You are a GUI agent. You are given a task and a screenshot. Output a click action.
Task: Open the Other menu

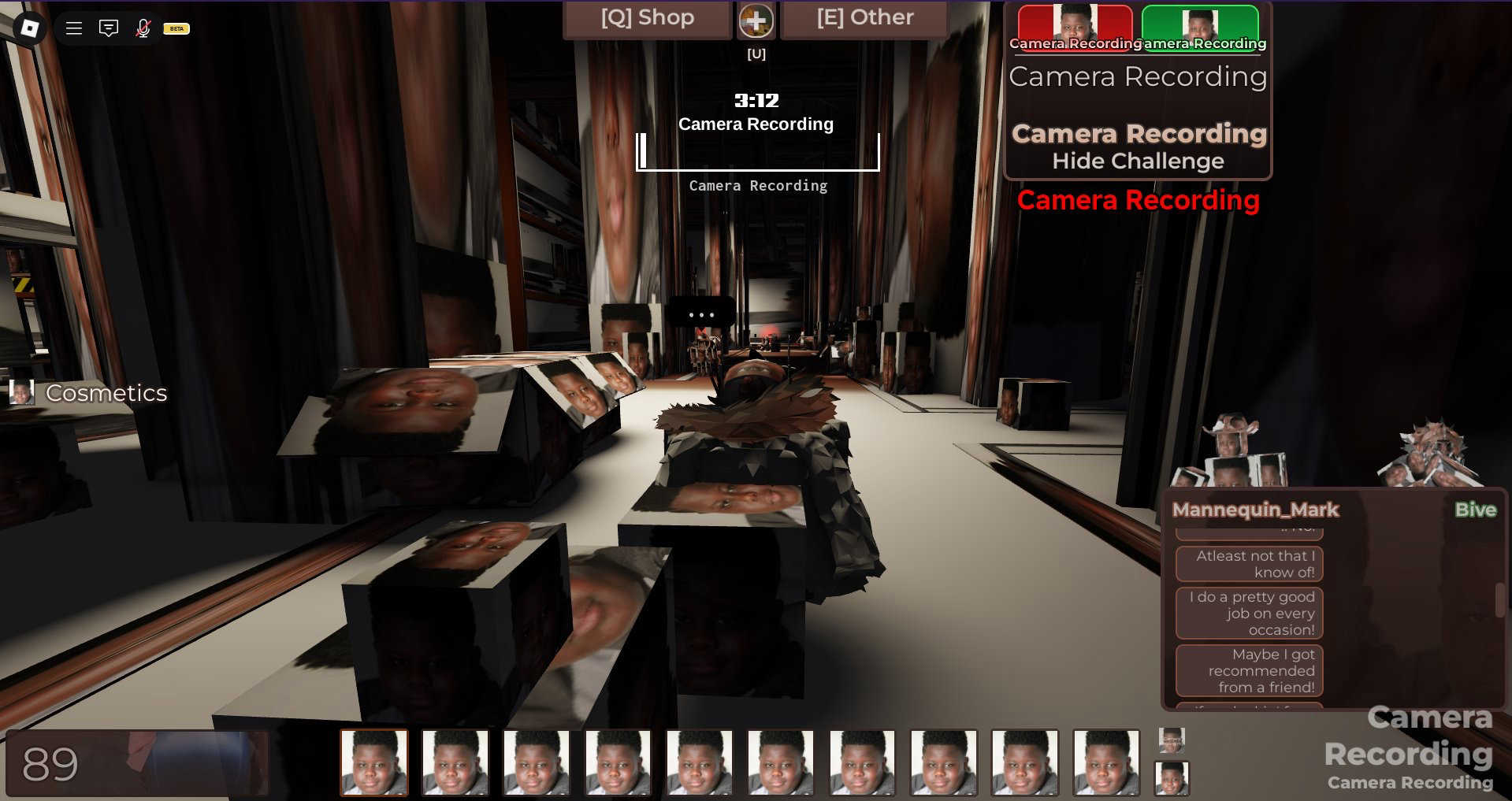tap(864, 18)
